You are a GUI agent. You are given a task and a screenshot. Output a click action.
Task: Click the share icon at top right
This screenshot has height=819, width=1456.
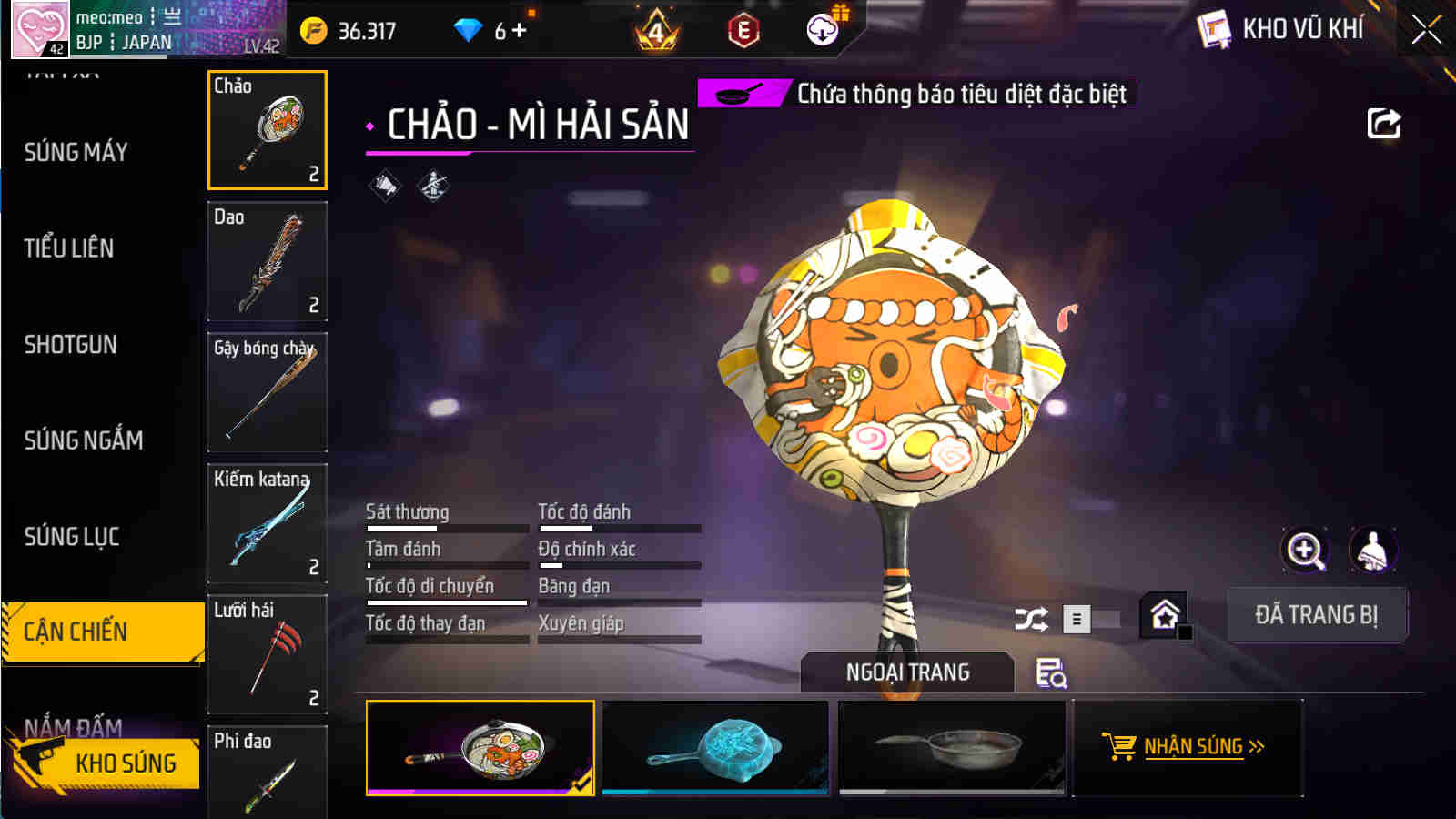tap(1383, 124)
